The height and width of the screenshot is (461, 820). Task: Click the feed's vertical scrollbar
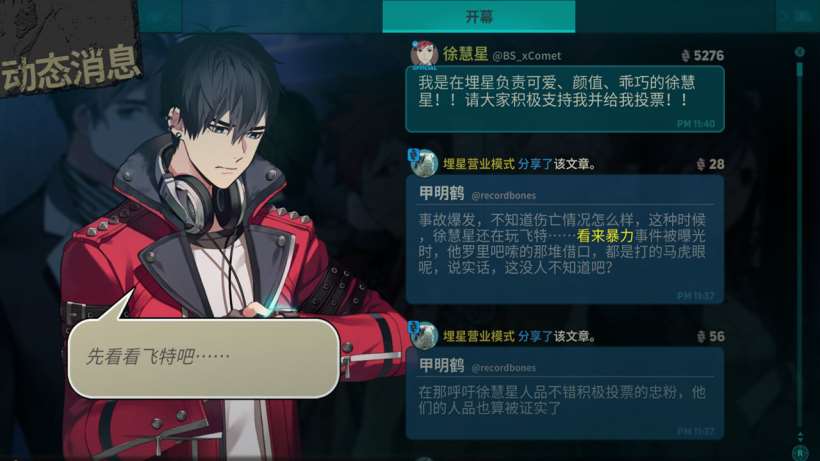(799, 240)
